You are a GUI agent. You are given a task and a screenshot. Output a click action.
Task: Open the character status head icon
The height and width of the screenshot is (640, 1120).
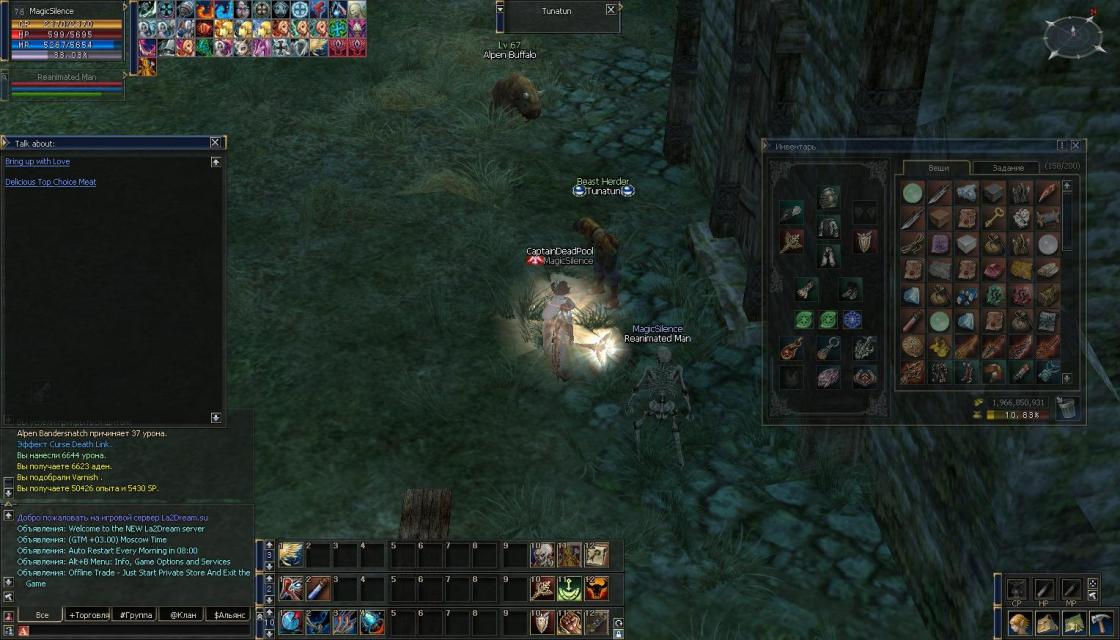pyautogui.click(x=1020, y=623)
